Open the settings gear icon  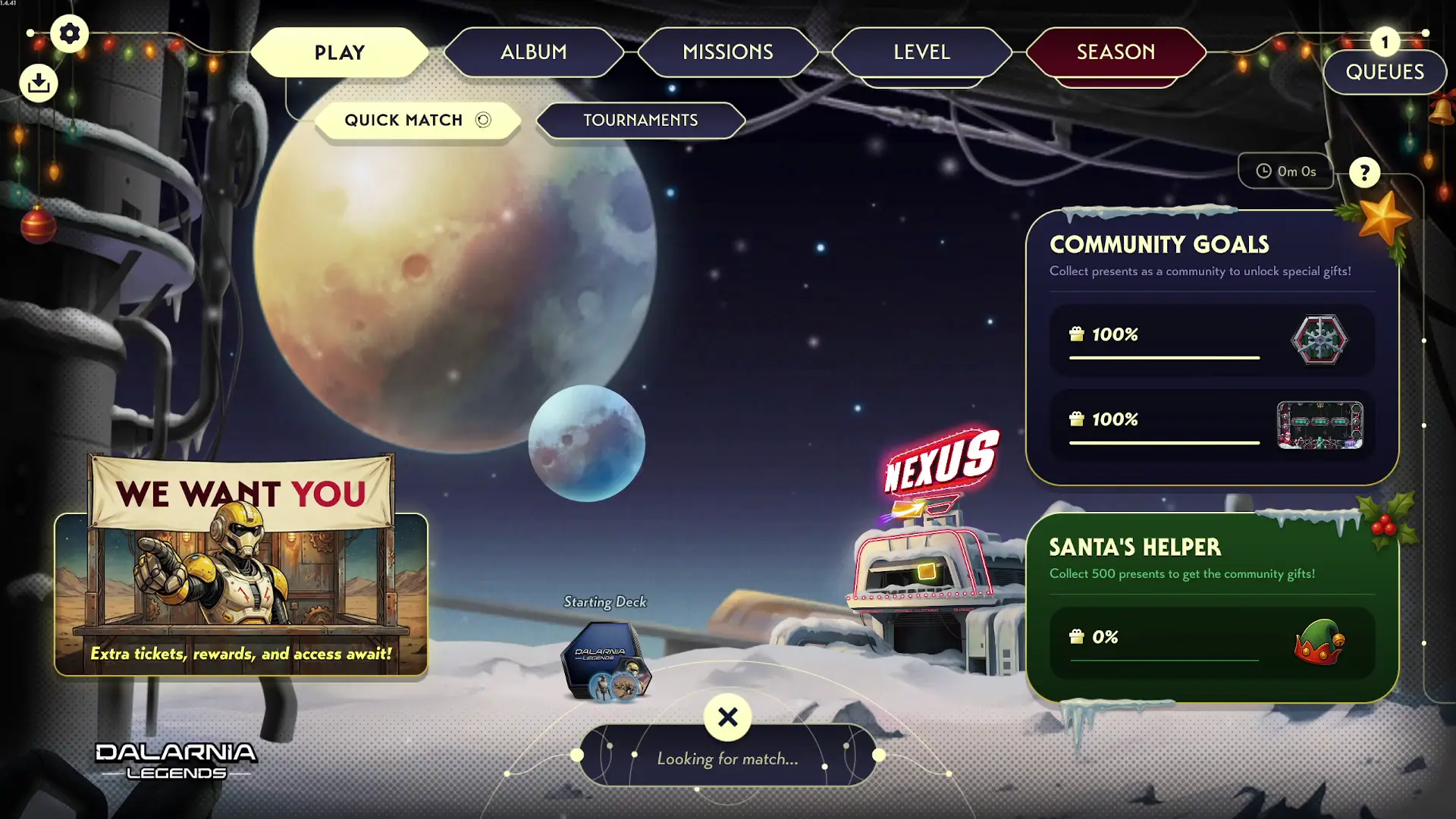pos(69,33)
